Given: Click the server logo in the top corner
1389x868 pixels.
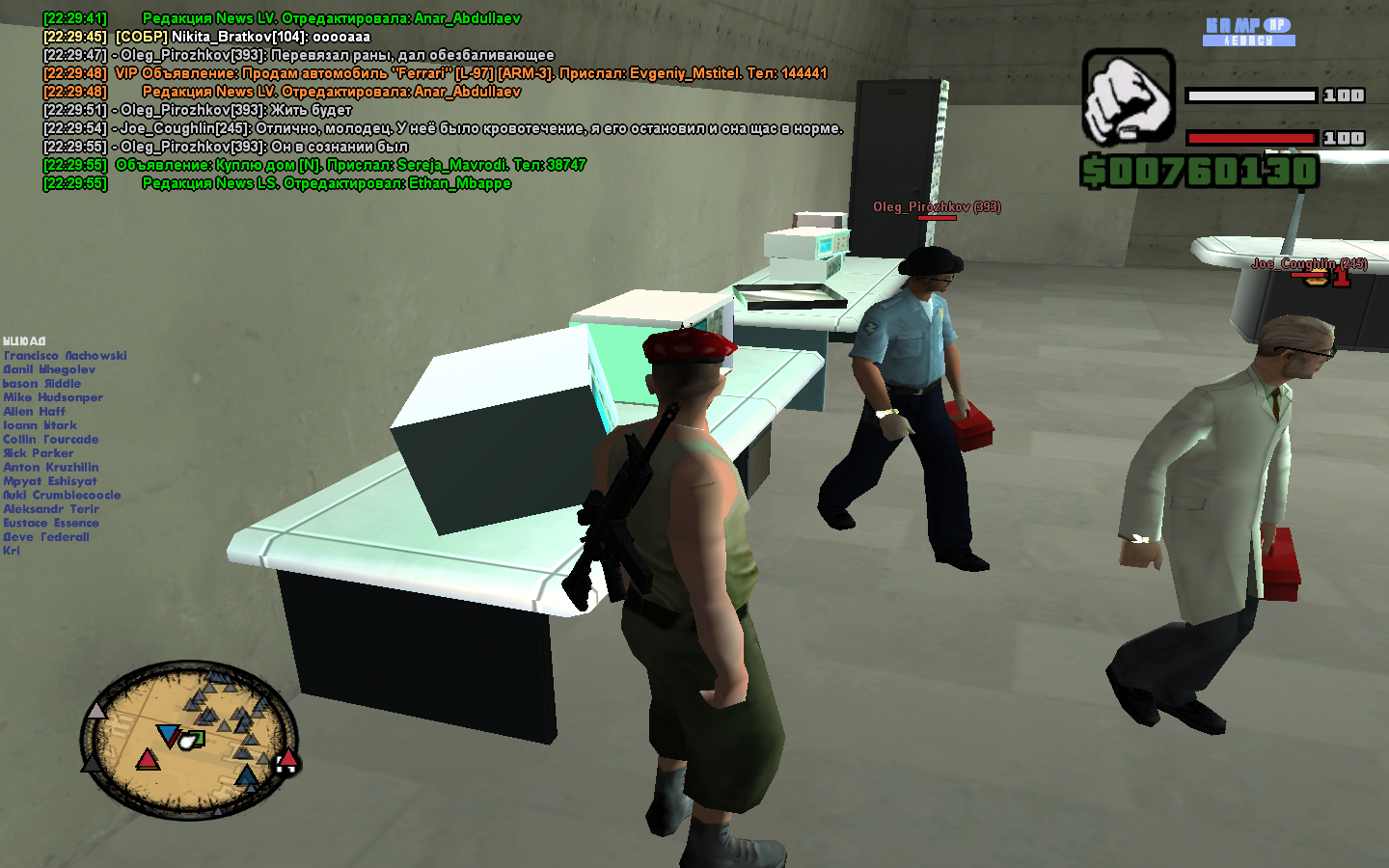Looking at the screenshot, I should pos(1248,31).
